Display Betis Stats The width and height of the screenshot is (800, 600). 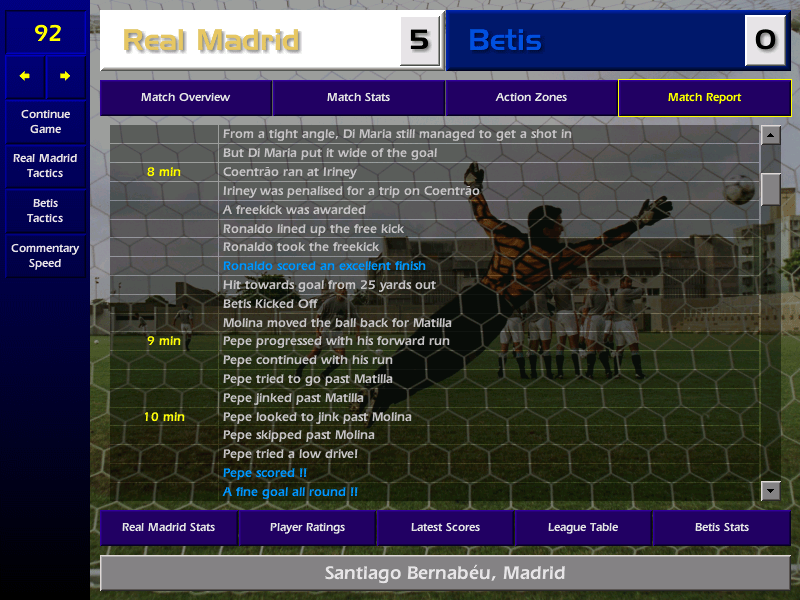coord(721,528)
